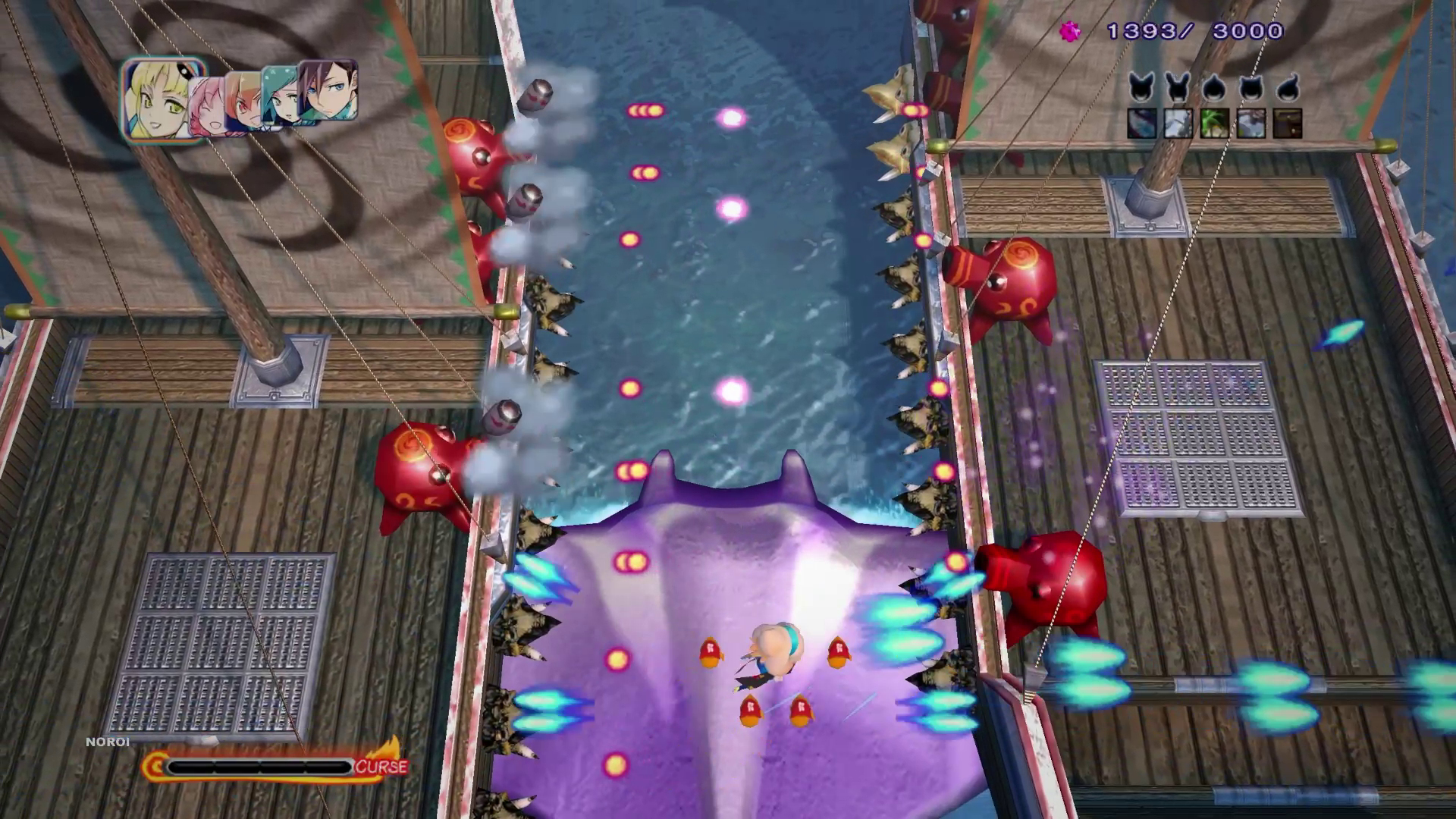Click the black NOROI curse meter bar

click(x=262, y=765)
